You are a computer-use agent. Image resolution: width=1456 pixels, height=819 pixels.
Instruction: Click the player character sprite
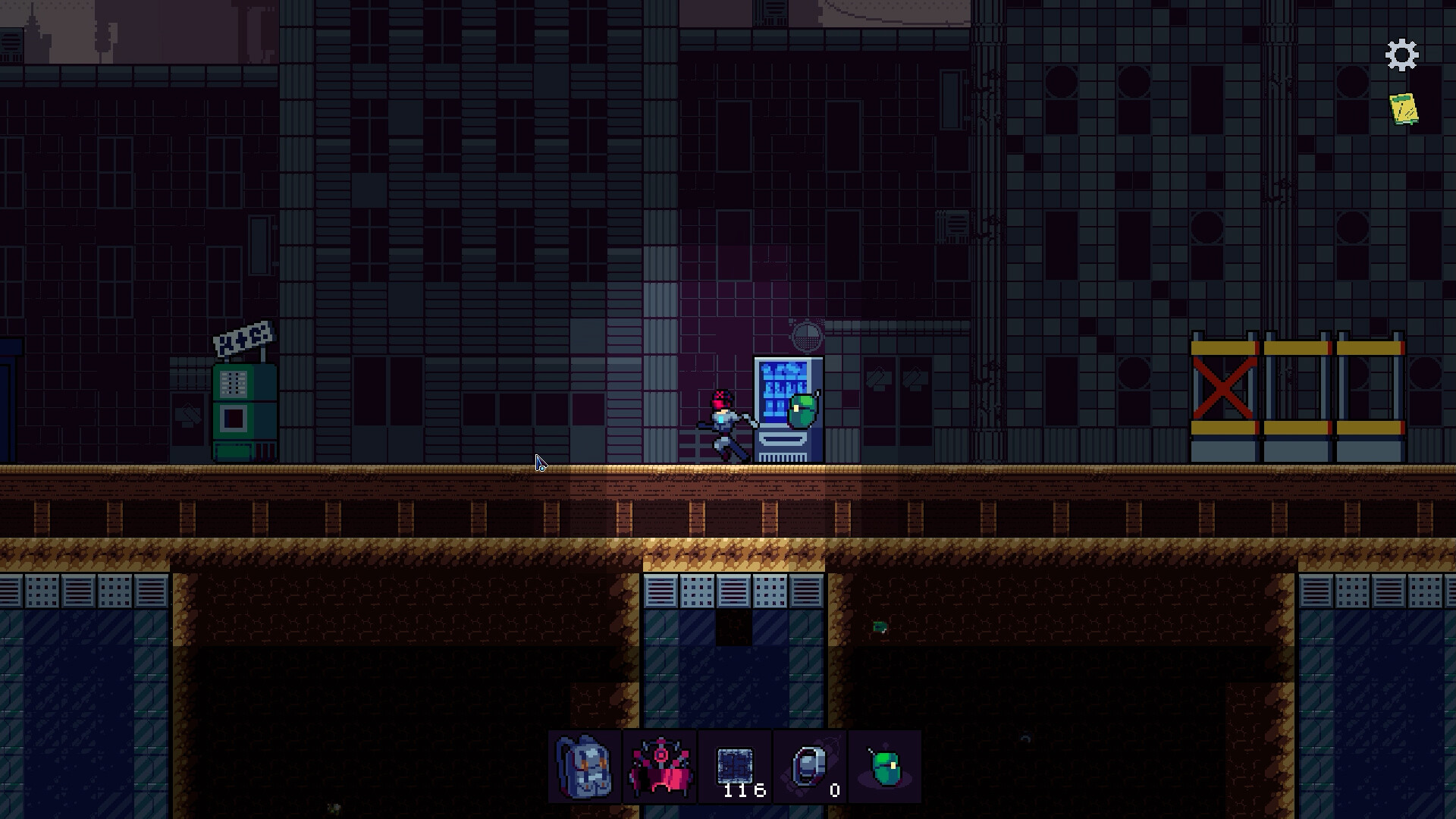coord(722,421)
